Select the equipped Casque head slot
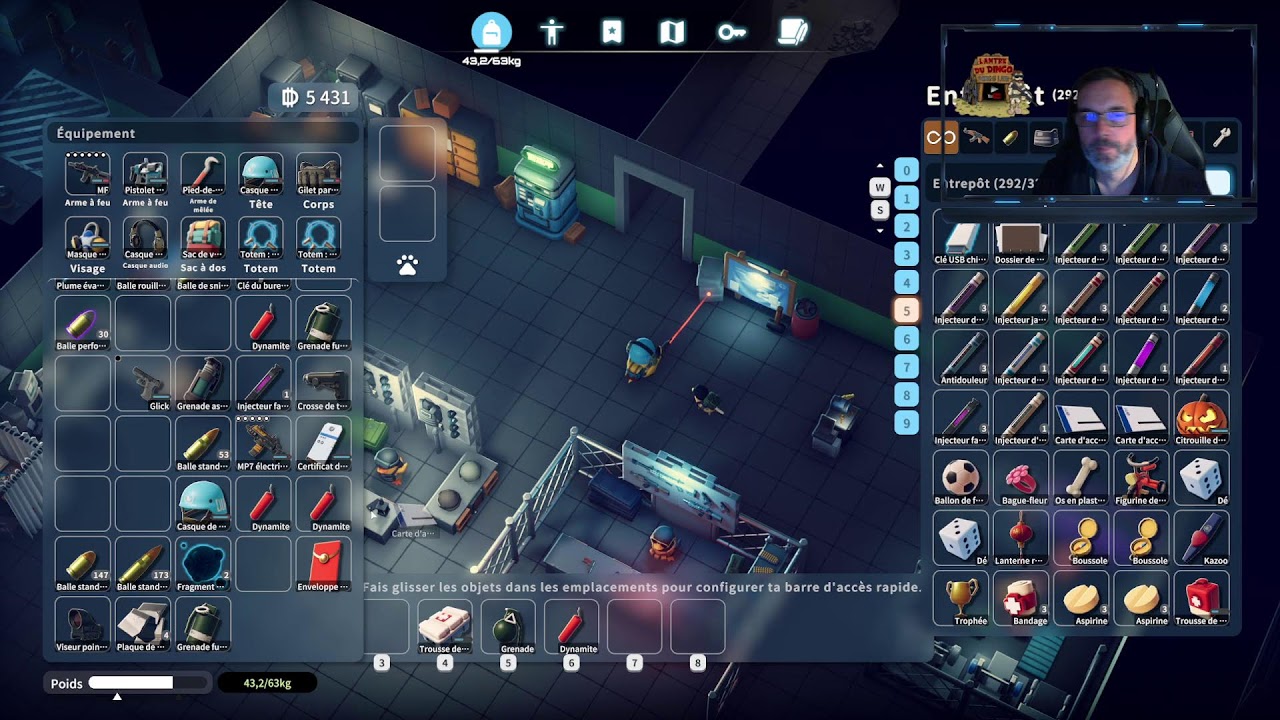Viewport: 1280px width, 720px height. [261, 179]
